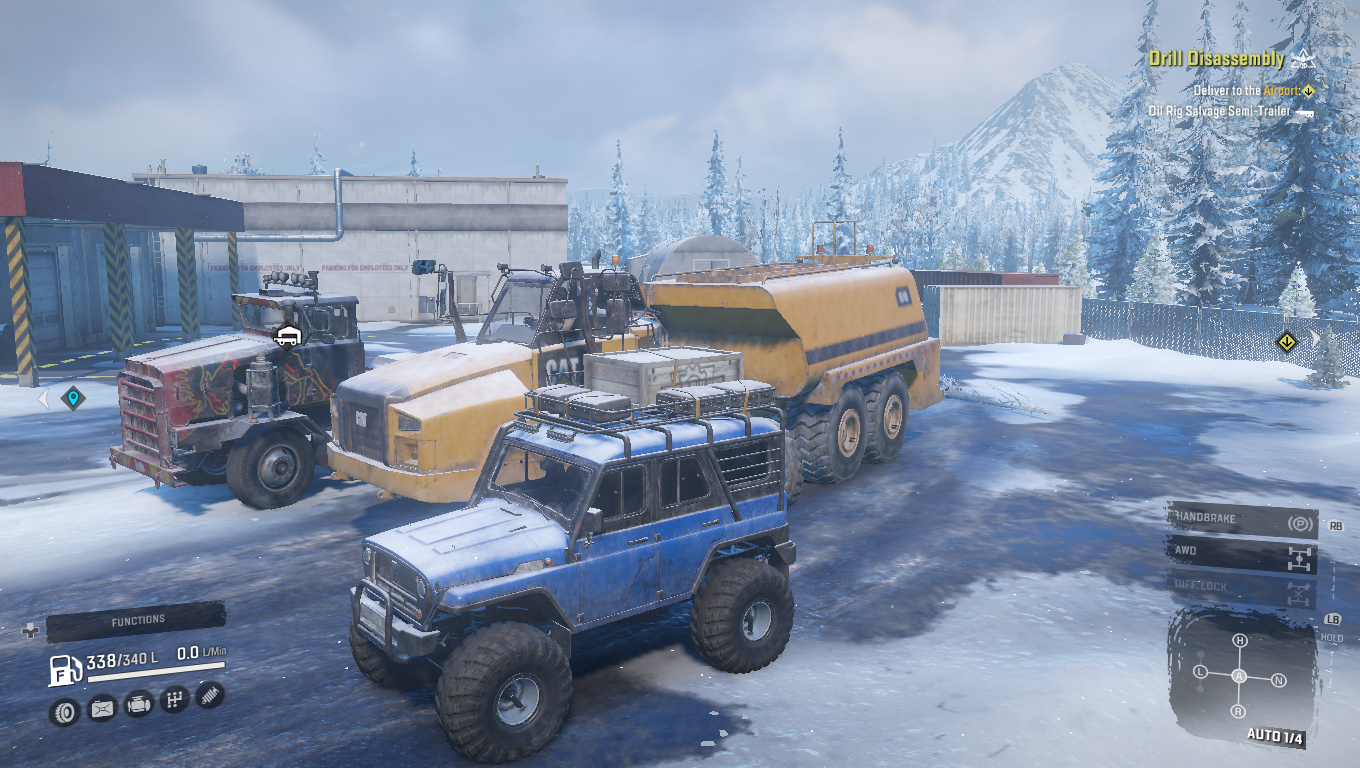Toggle the Handbrake control

coord(1241,520)
